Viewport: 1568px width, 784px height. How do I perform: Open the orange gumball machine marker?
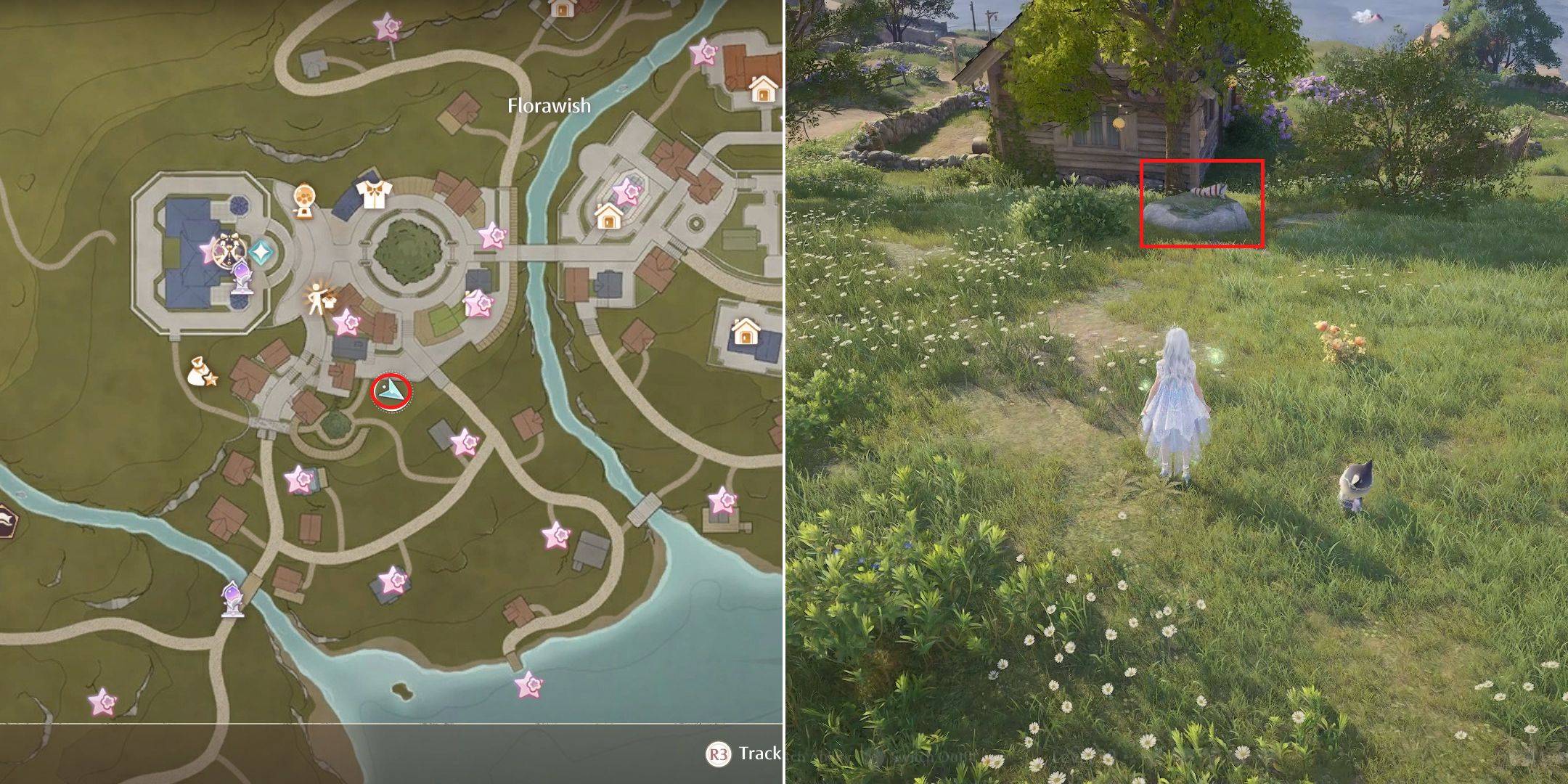point(304,200)
